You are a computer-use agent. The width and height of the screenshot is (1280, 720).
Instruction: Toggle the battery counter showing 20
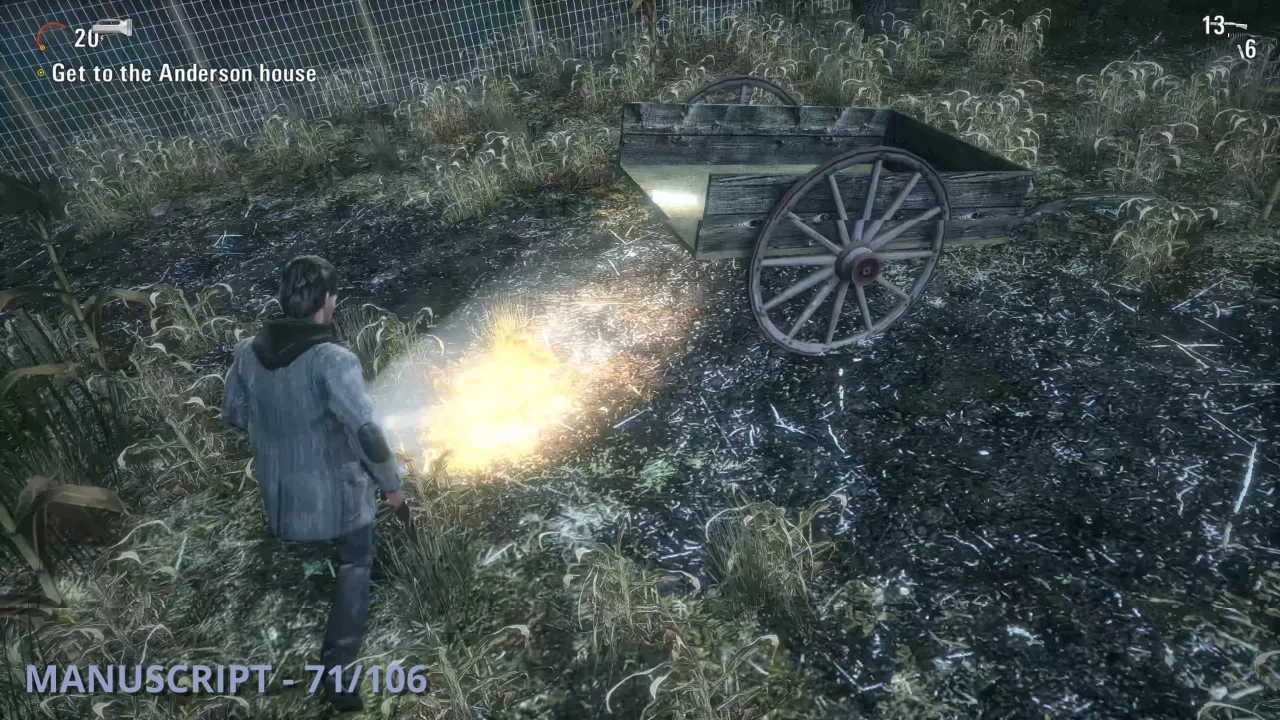(85, 38)
